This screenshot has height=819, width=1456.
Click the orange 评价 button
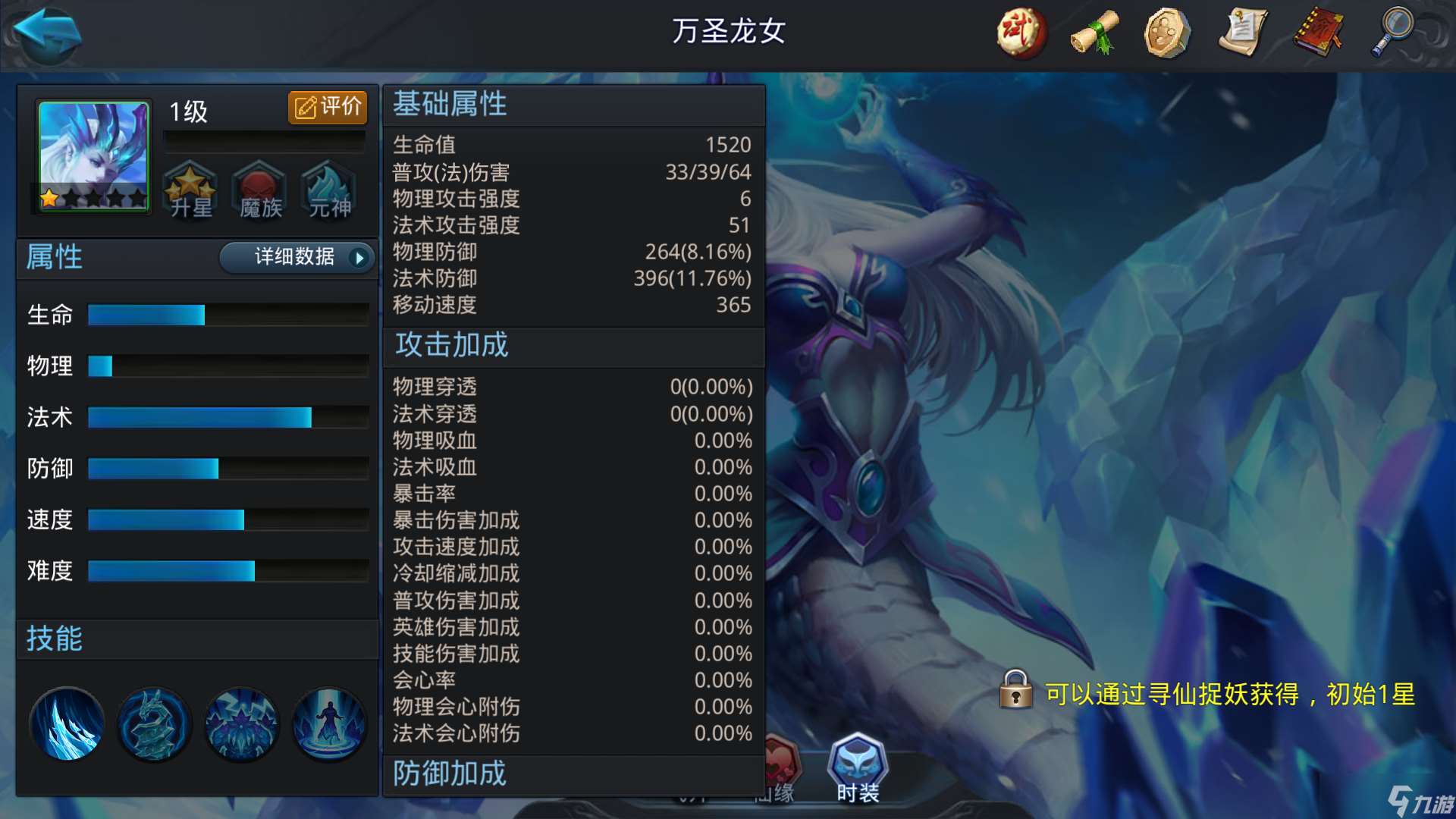pos(327,107)
